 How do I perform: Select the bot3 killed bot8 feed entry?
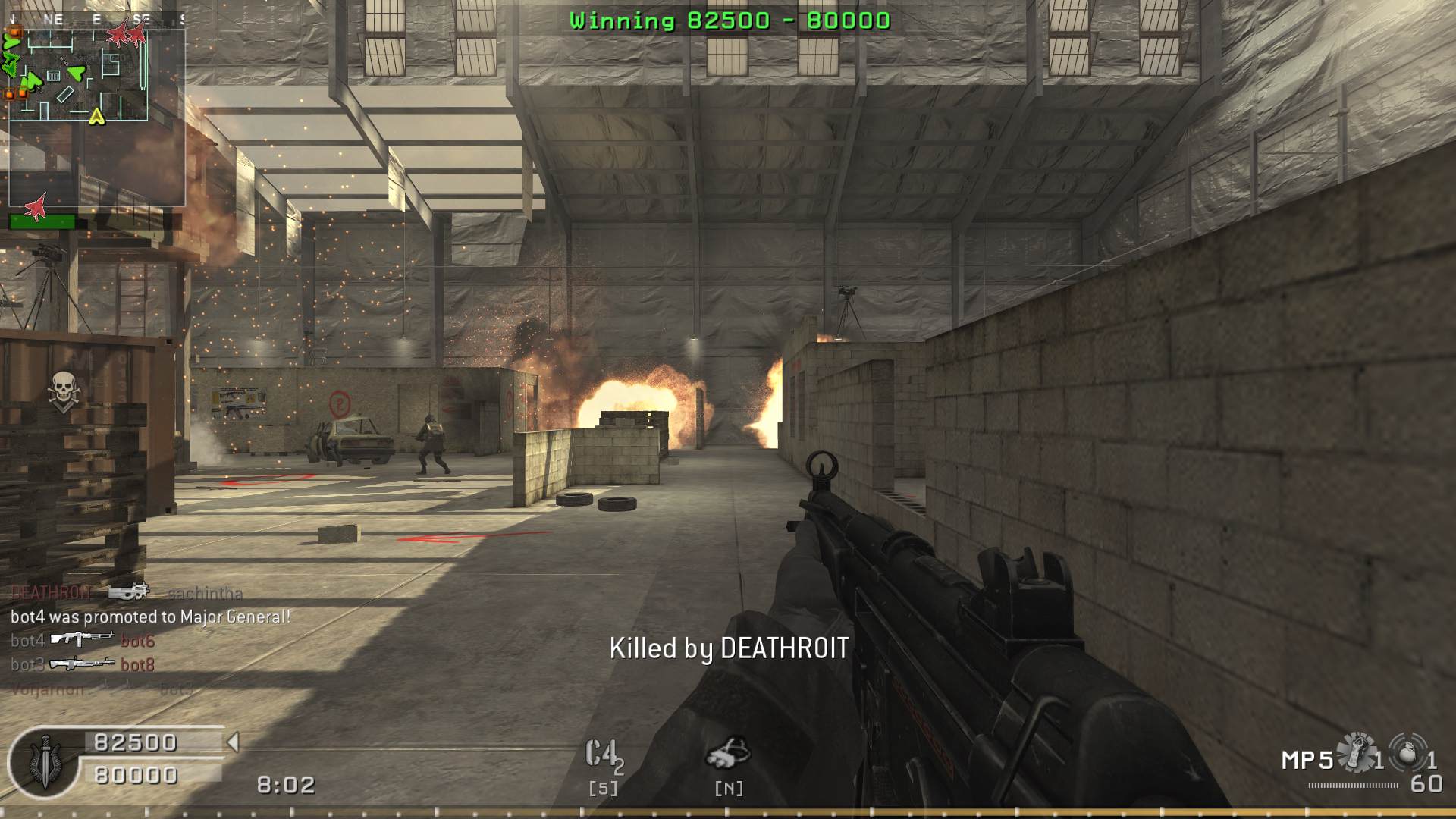coord(82,664)
